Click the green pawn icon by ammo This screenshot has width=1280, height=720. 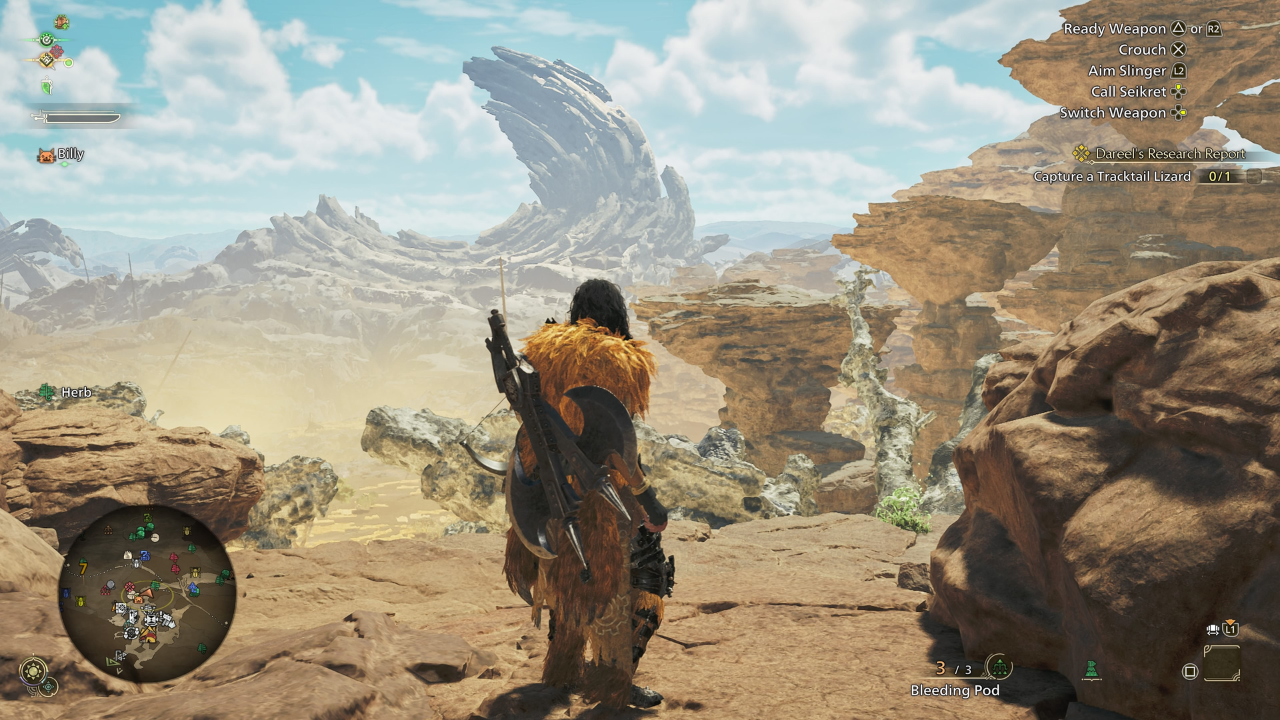tap(1091, 670)
